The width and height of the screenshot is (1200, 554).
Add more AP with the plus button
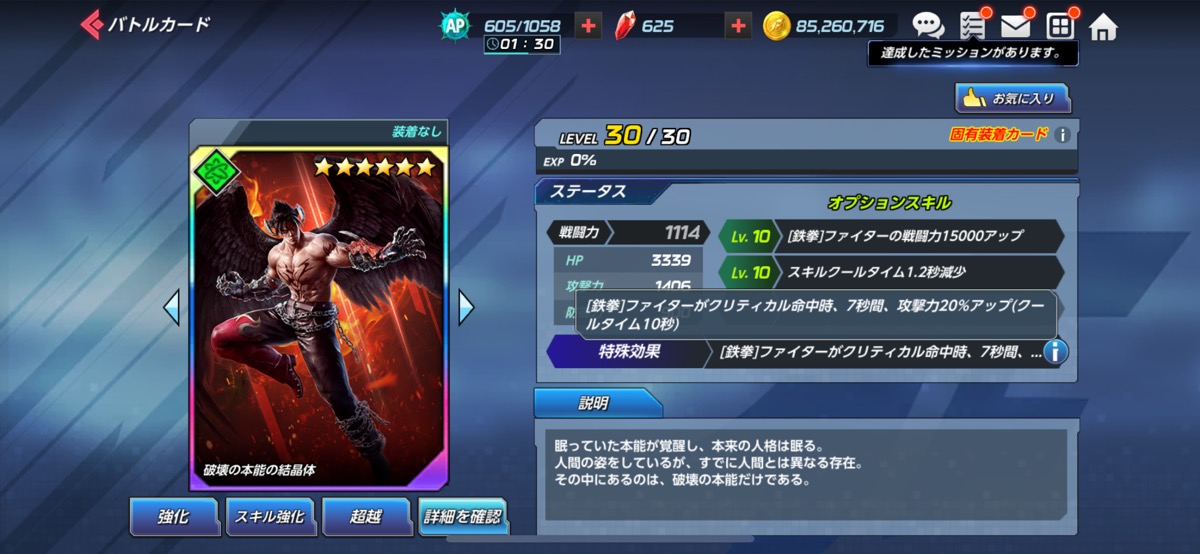pyautogui.click(x=588, y=26)
